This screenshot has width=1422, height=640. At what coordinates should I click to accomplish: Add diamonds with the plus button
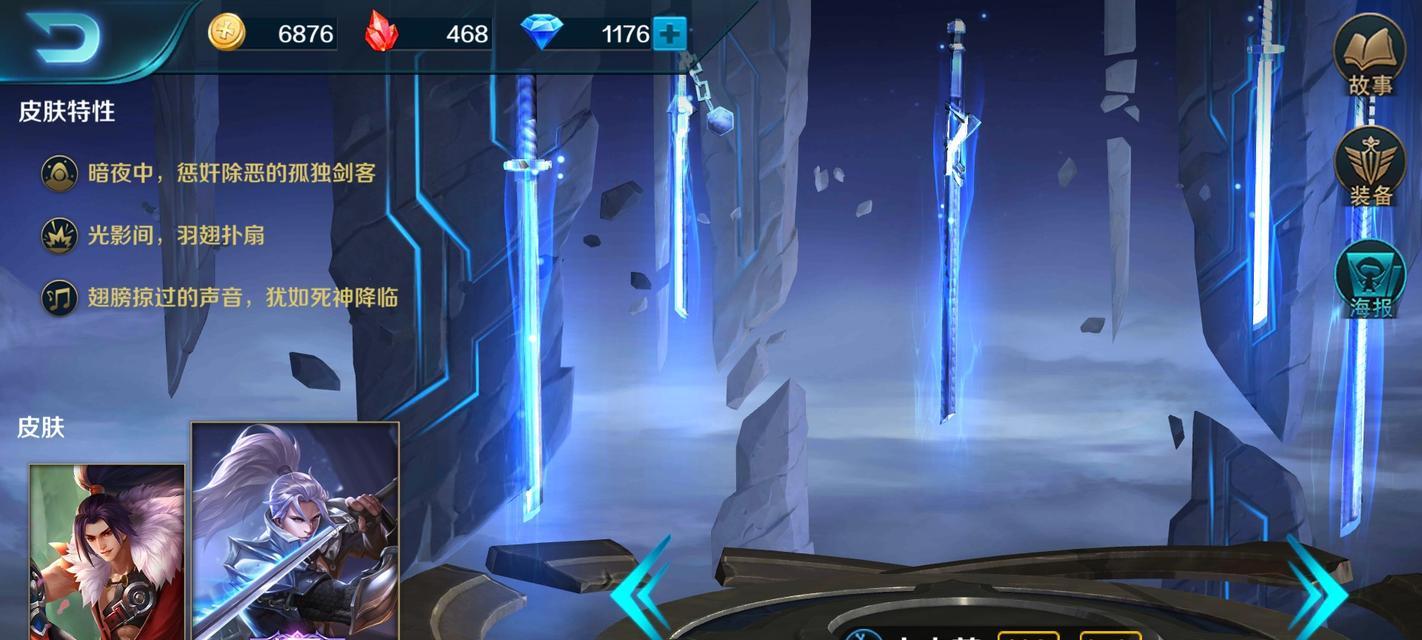[669, 35]
